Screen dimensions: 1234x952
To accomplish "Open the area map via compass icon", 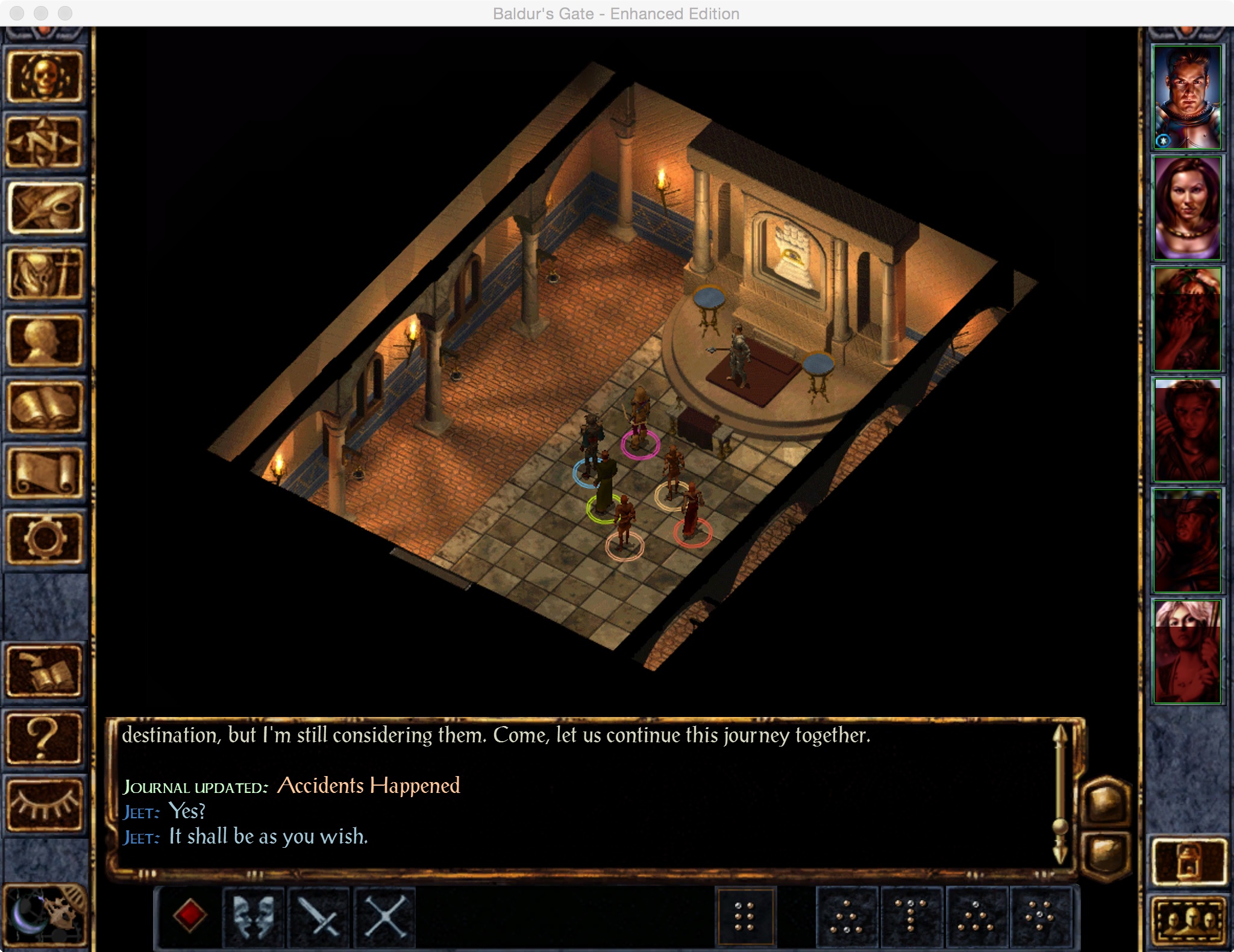I will pyautogui.click(x=44, y=142).
